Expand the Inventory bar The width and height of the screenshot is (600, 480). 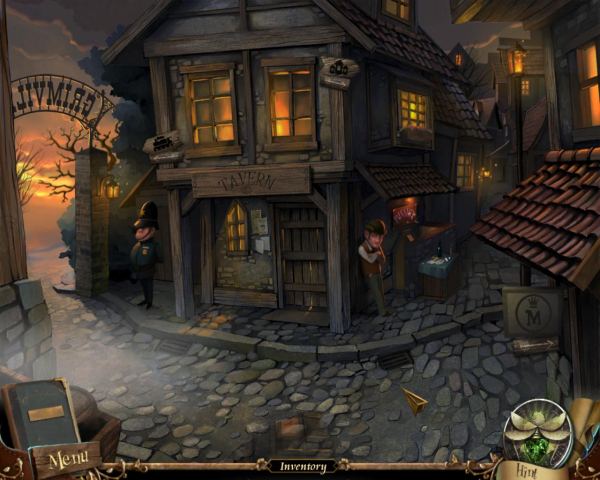tap(302, 466)
